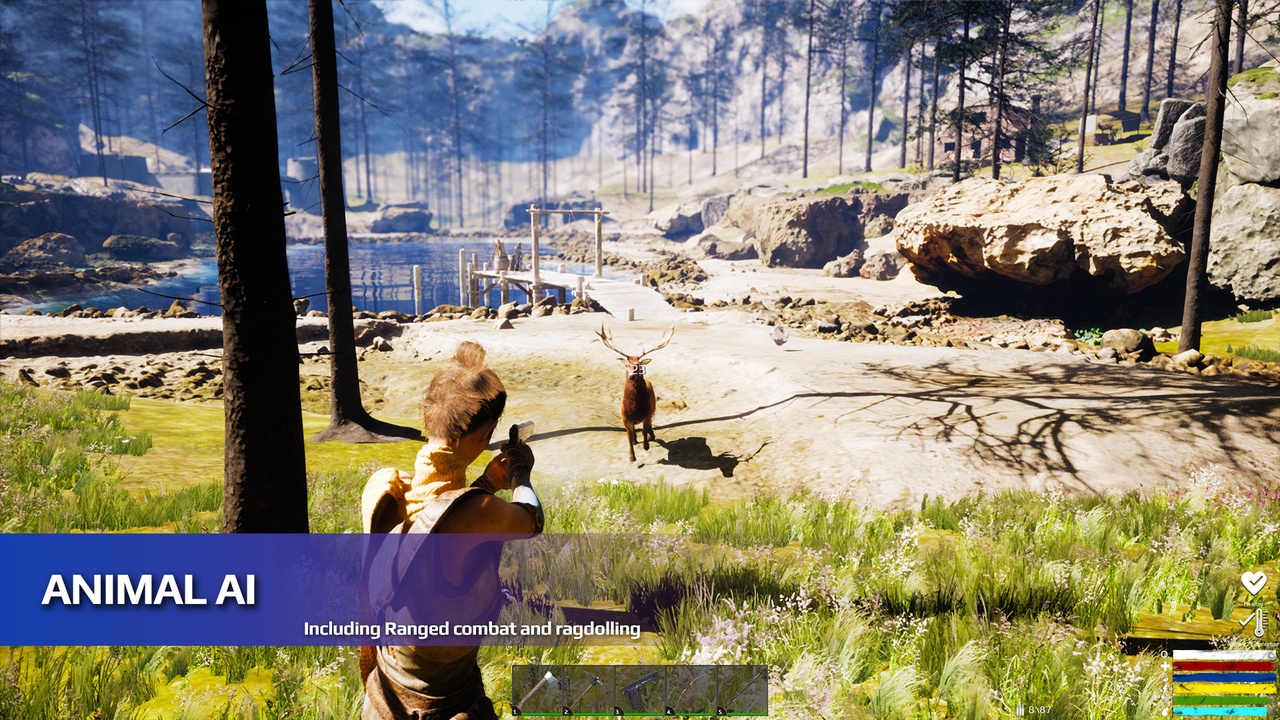The image size is (1280, 720).
Task: Select the axe in hotbar slot 1
Action: [537, 689]
